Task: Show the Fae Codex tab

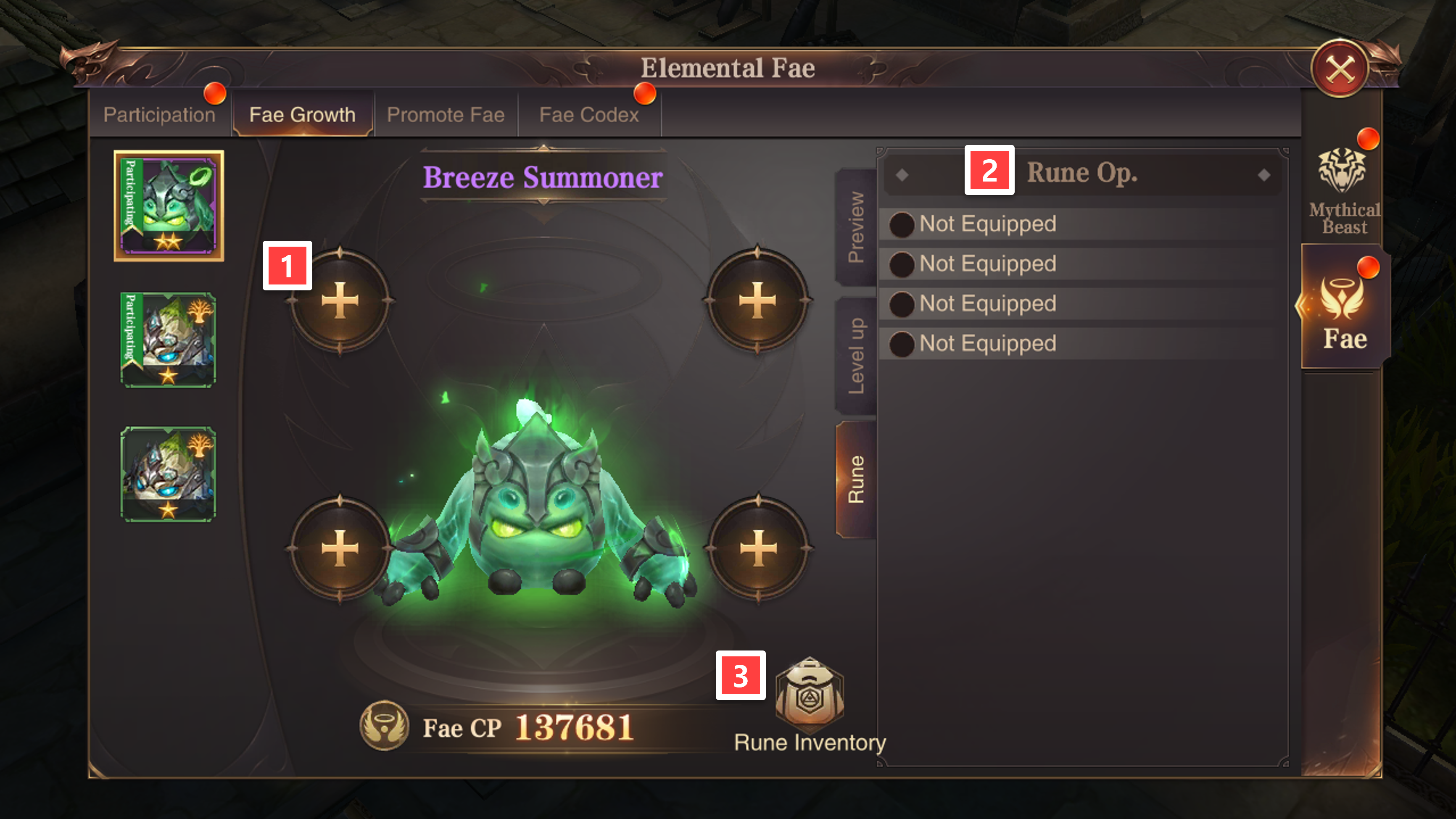Action: 588,115
